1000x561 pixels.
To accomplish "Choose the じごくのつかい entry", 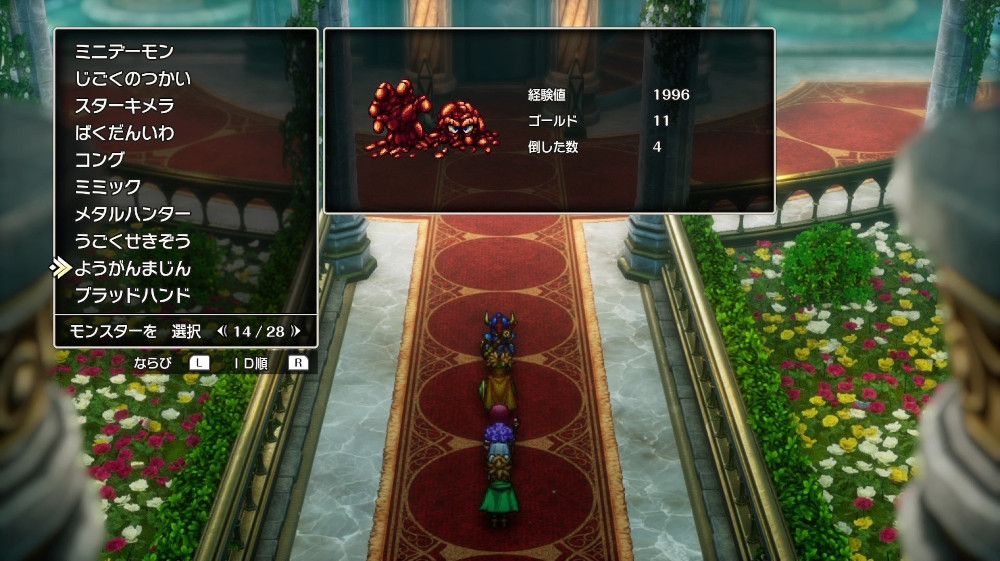I will (x=132, y=78).
